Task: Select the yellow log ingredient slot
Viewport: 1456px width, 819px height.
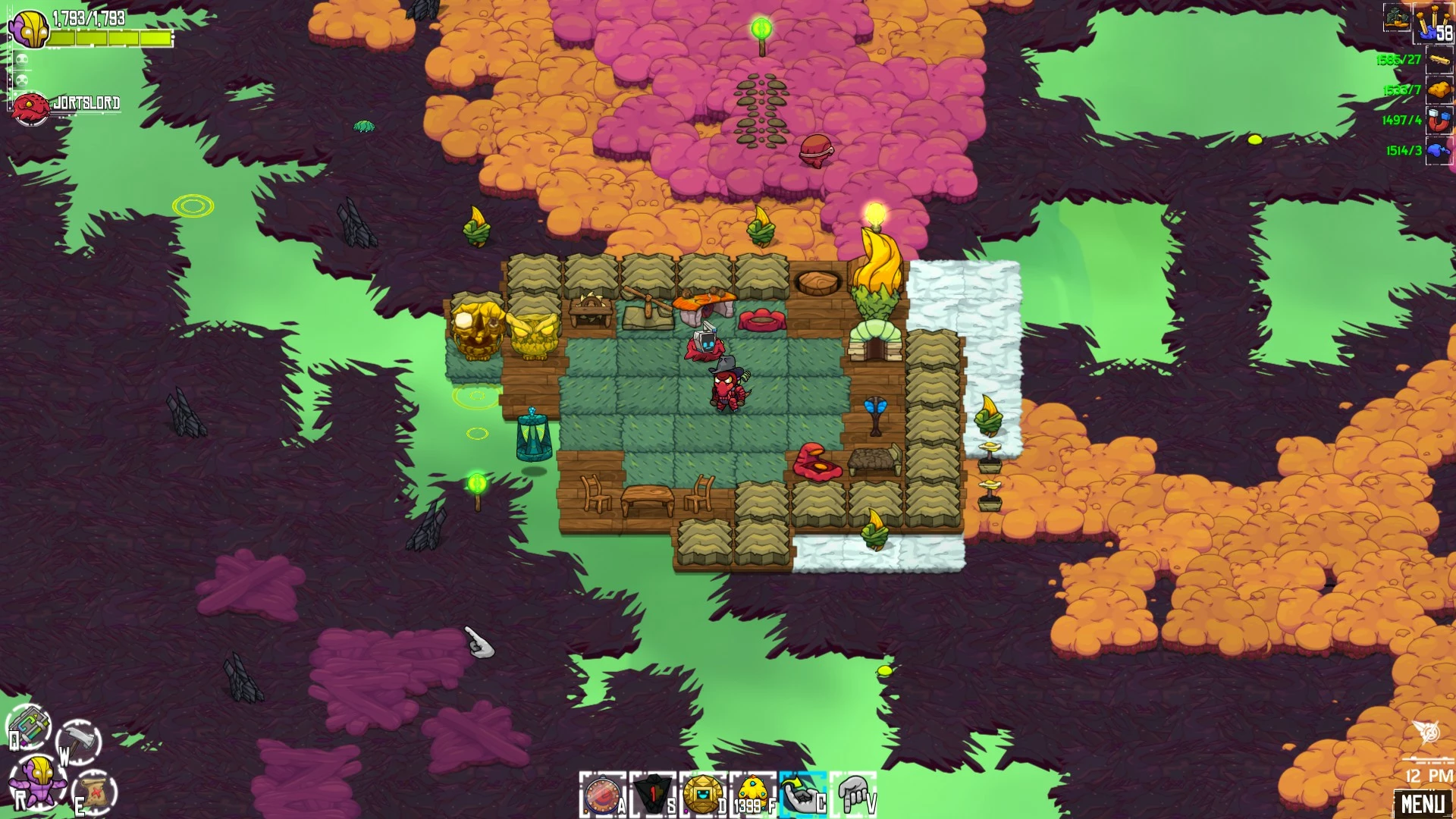Action: (x=1439, y=59)
